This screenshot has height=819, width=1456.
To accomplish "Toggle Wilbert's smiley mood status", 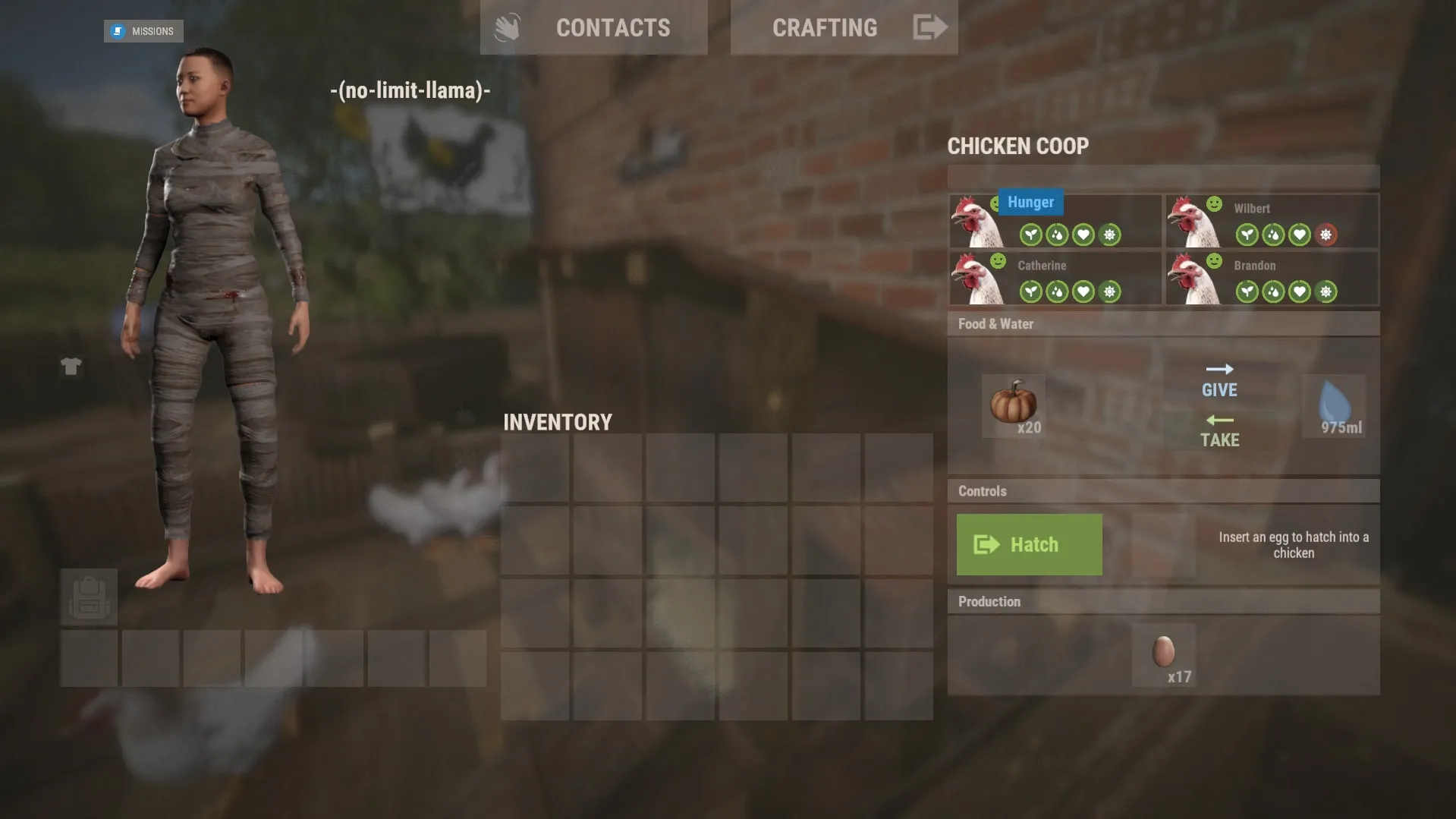I will tap(1215, 203).
